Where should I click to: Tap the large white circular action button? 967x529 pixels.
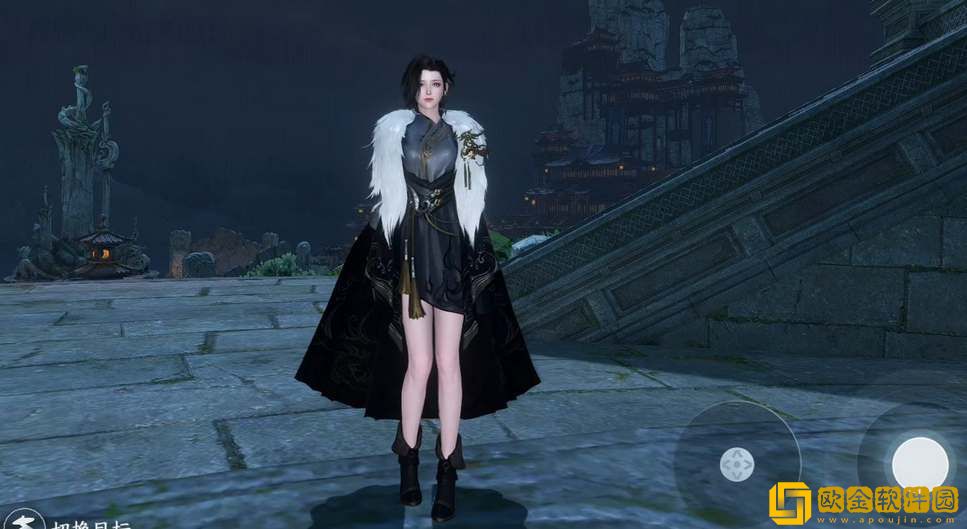(919, 462)
